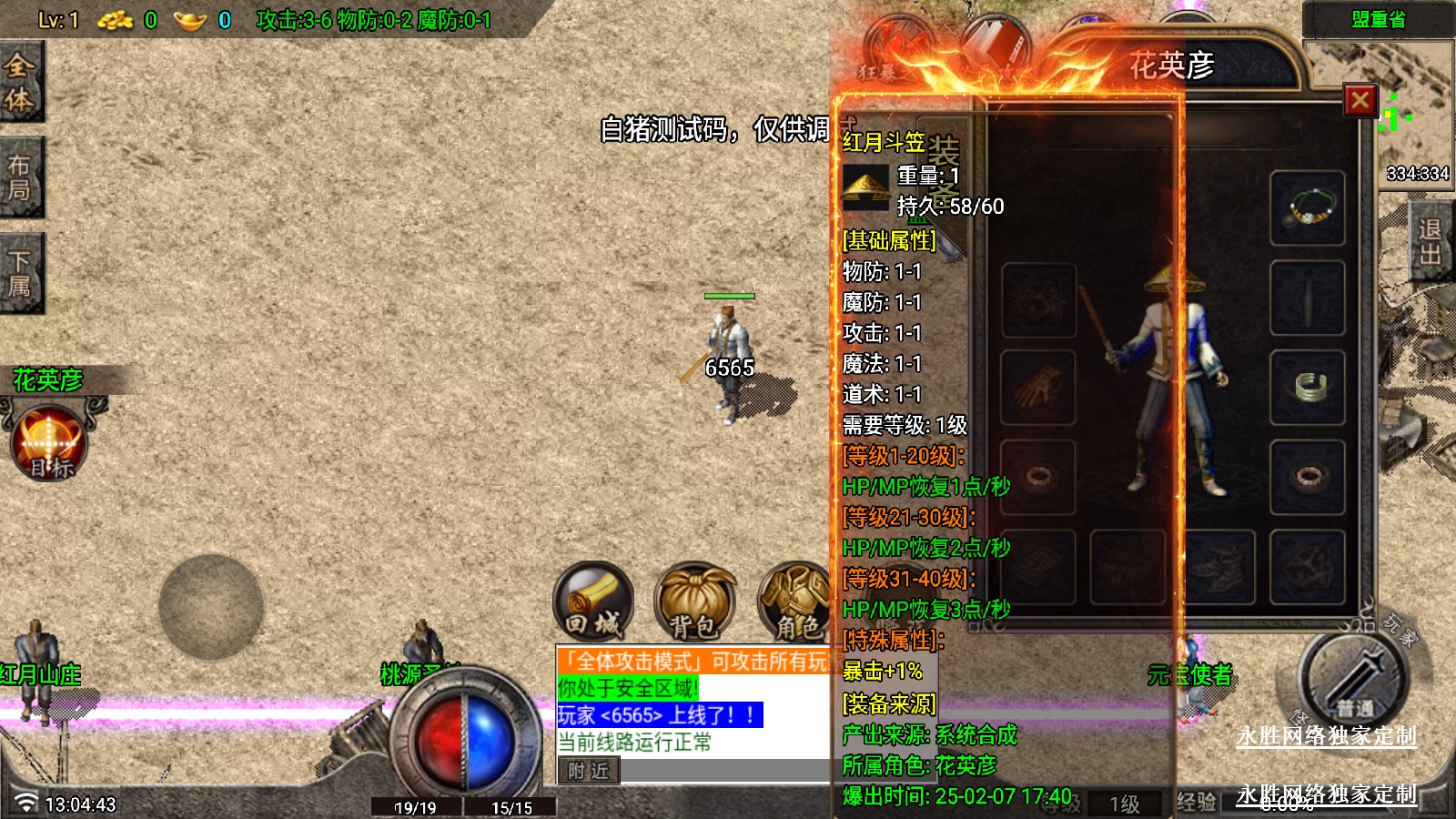Switch chat to the 附近 nearby channel
This screenshot has height=819, width=1456.
pyautogui.click(x=588, y=771)
